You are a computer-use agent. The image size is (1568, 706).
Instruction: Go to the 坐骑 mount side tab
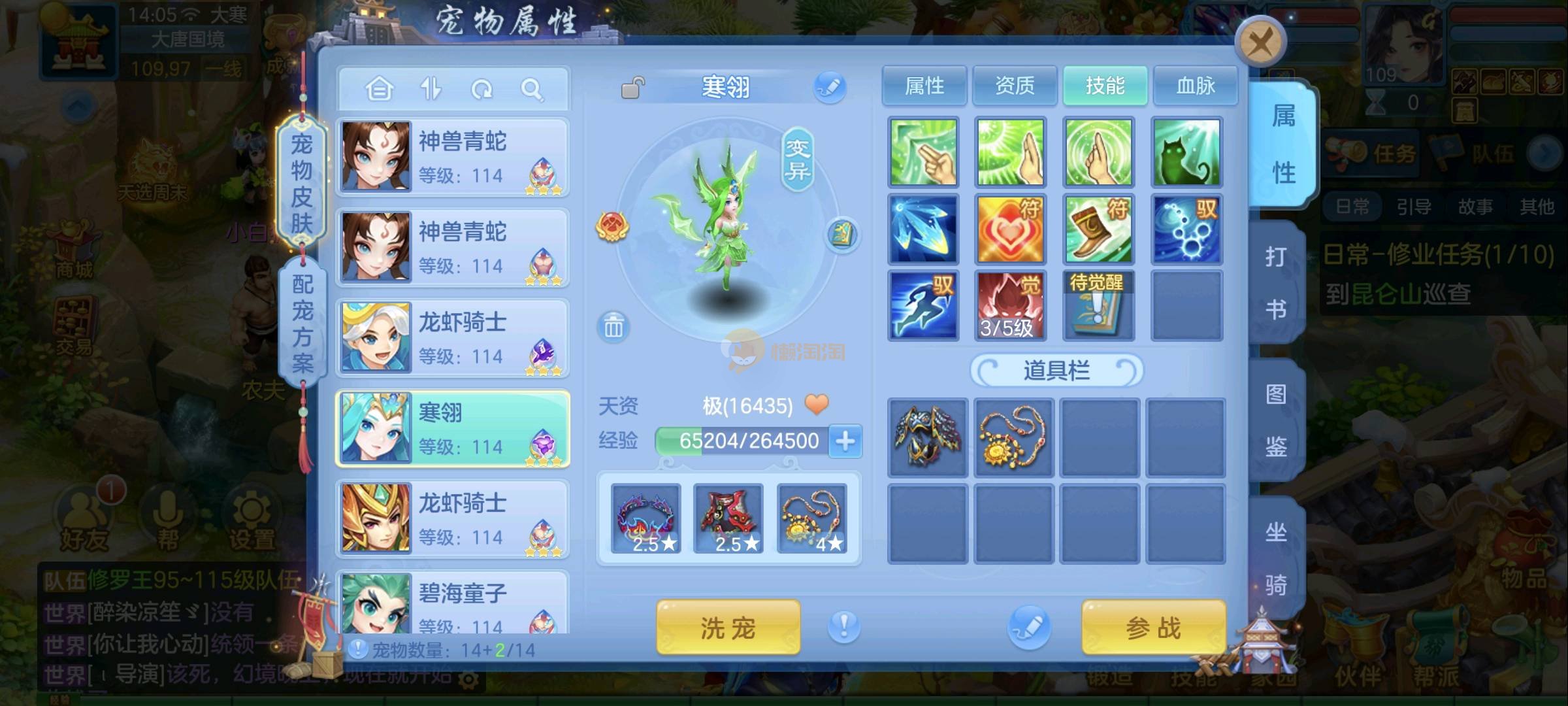(1275, 557)
